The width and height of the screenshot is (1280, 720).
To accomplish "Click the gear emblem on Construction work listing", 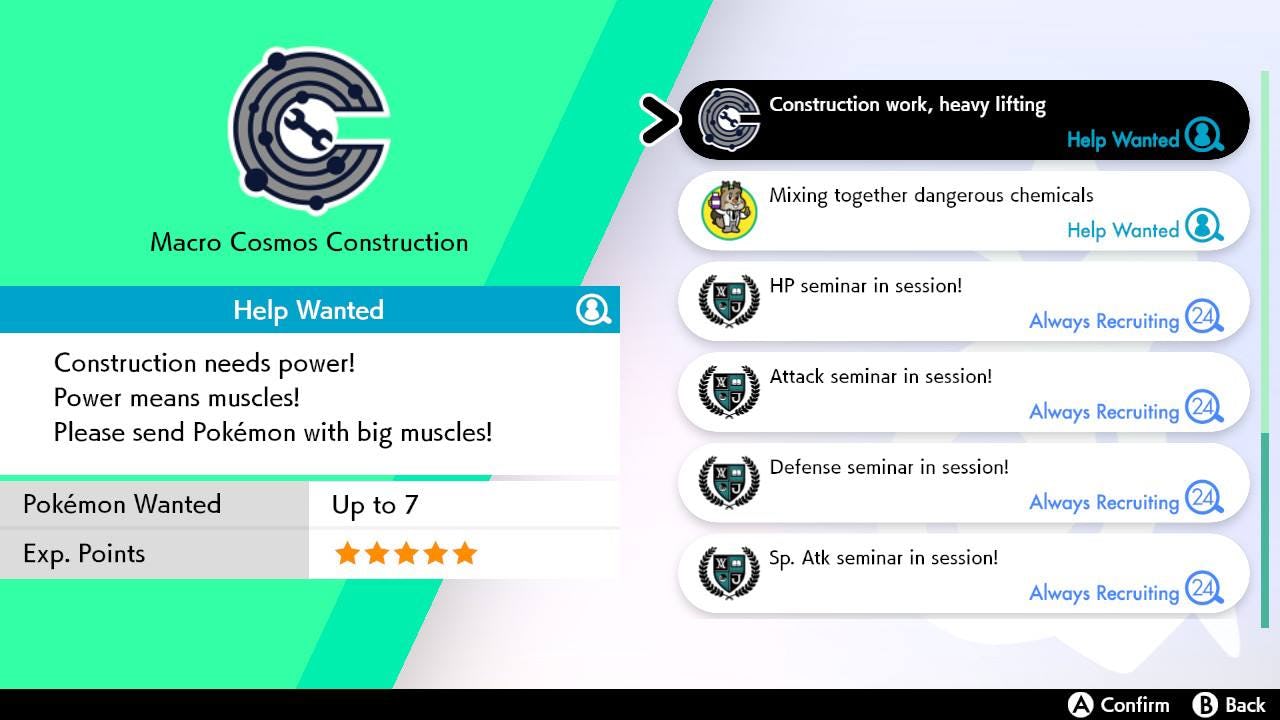I will (728, 118).
